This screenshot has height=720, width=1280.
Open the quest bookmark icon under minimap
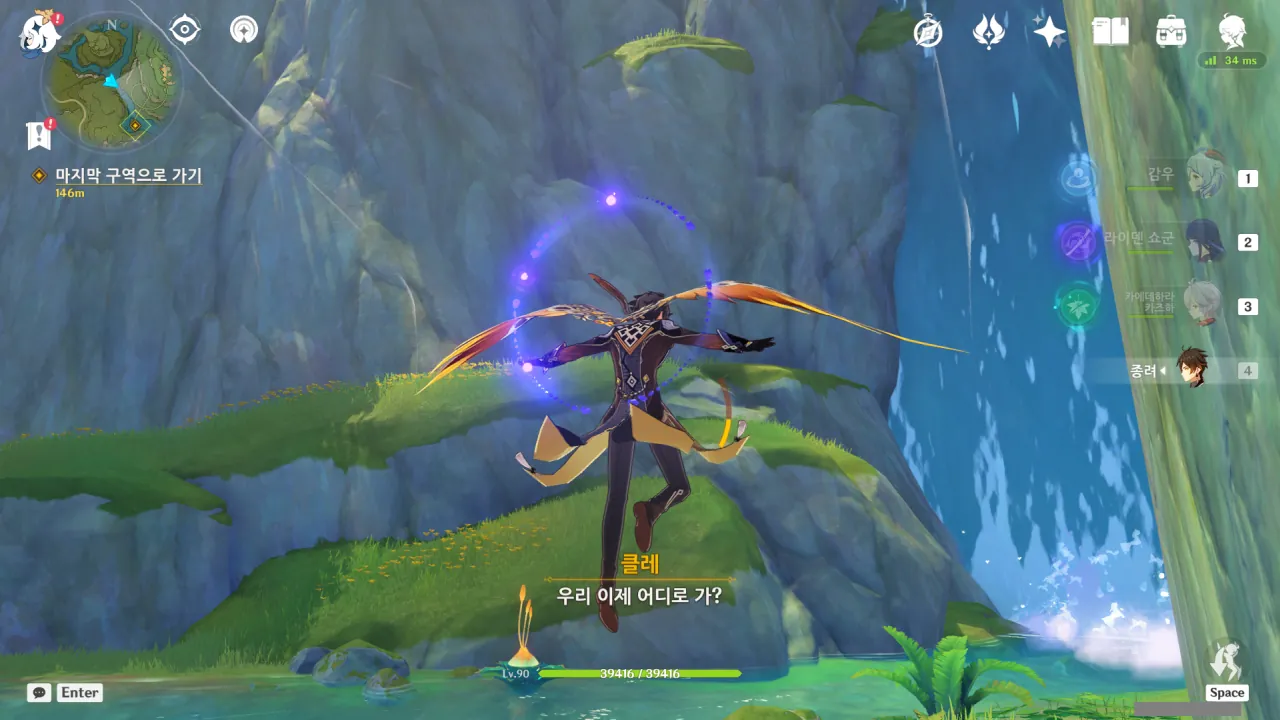click(39, 135)
